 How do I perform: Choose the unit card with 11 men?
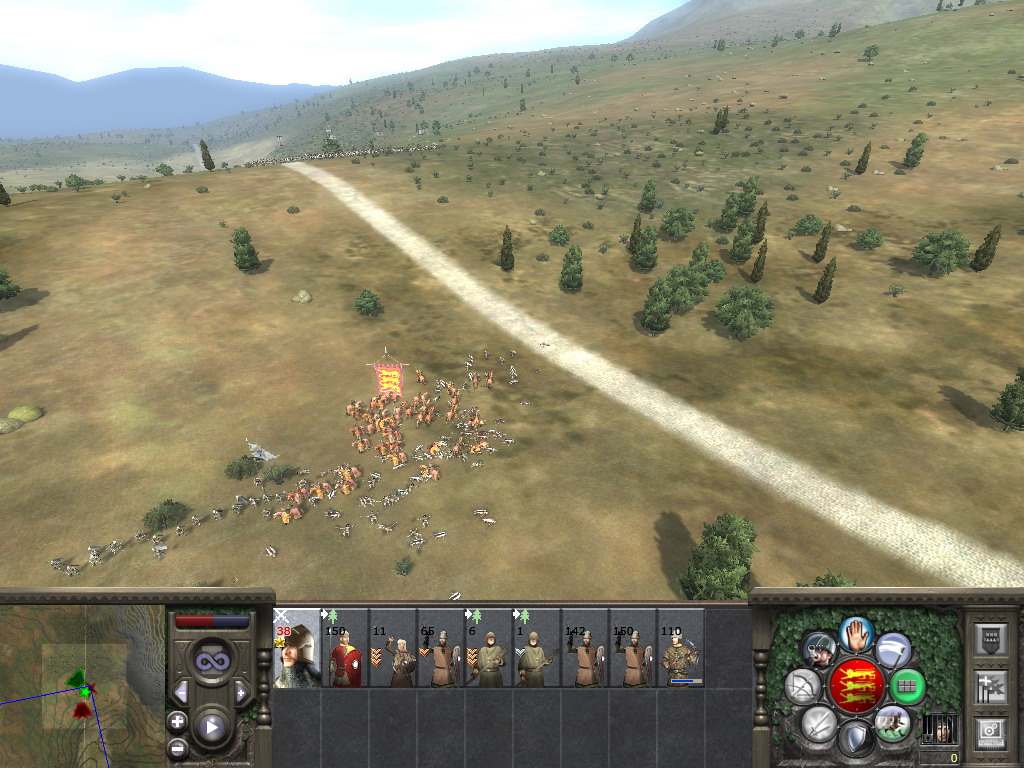(393, 648)
